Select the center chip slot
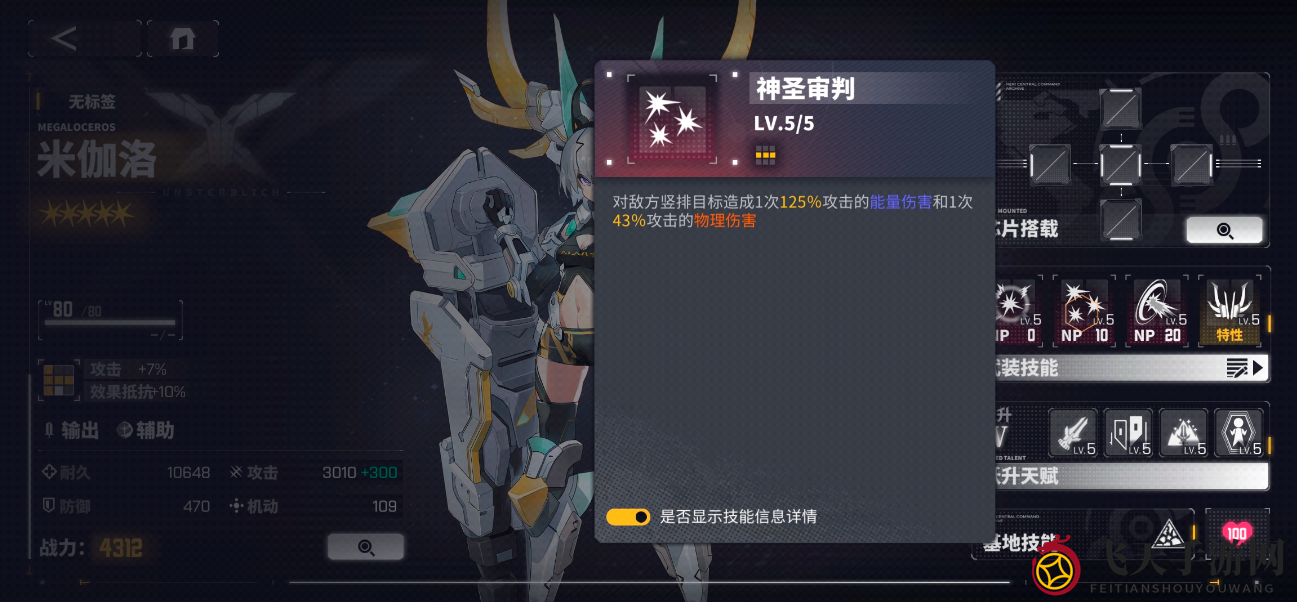This screenshot has height=602, width=1297. [1119, 163]
